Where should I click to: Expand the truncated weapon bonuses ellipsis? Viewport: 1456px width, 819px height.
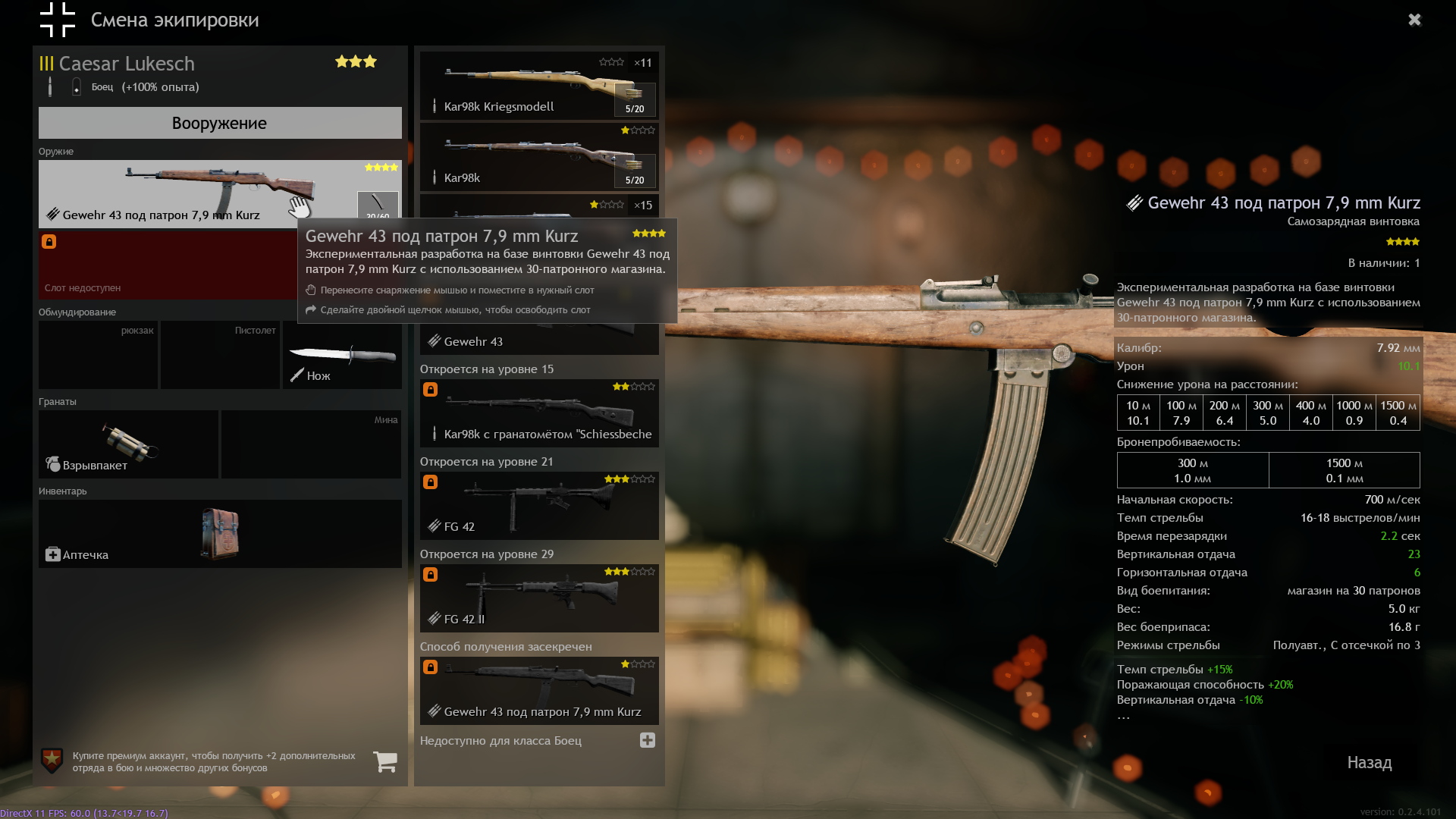(x=1123, y=717)
